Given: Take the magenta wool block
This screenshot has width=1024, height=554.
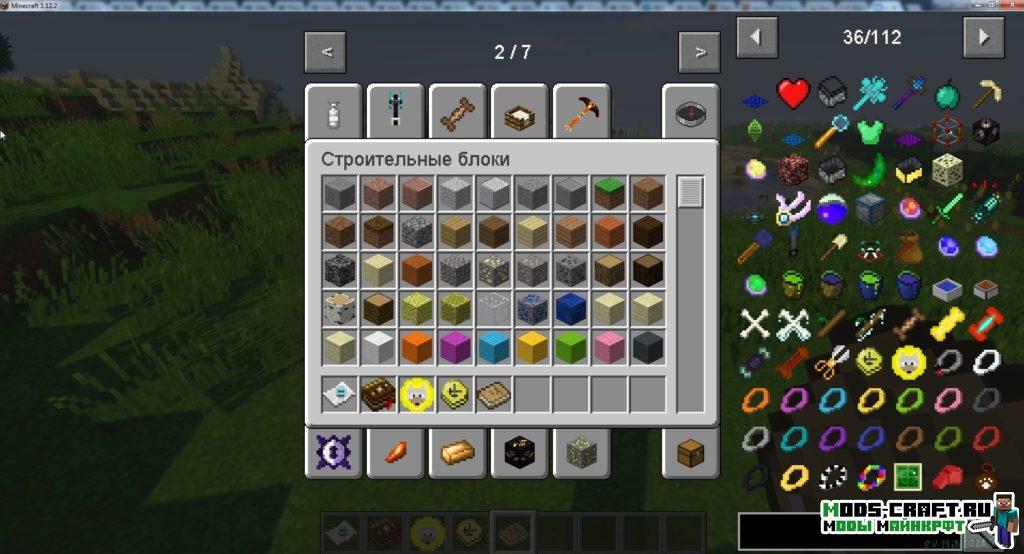Looking at the screenshot, I should (x=455, y=347).
